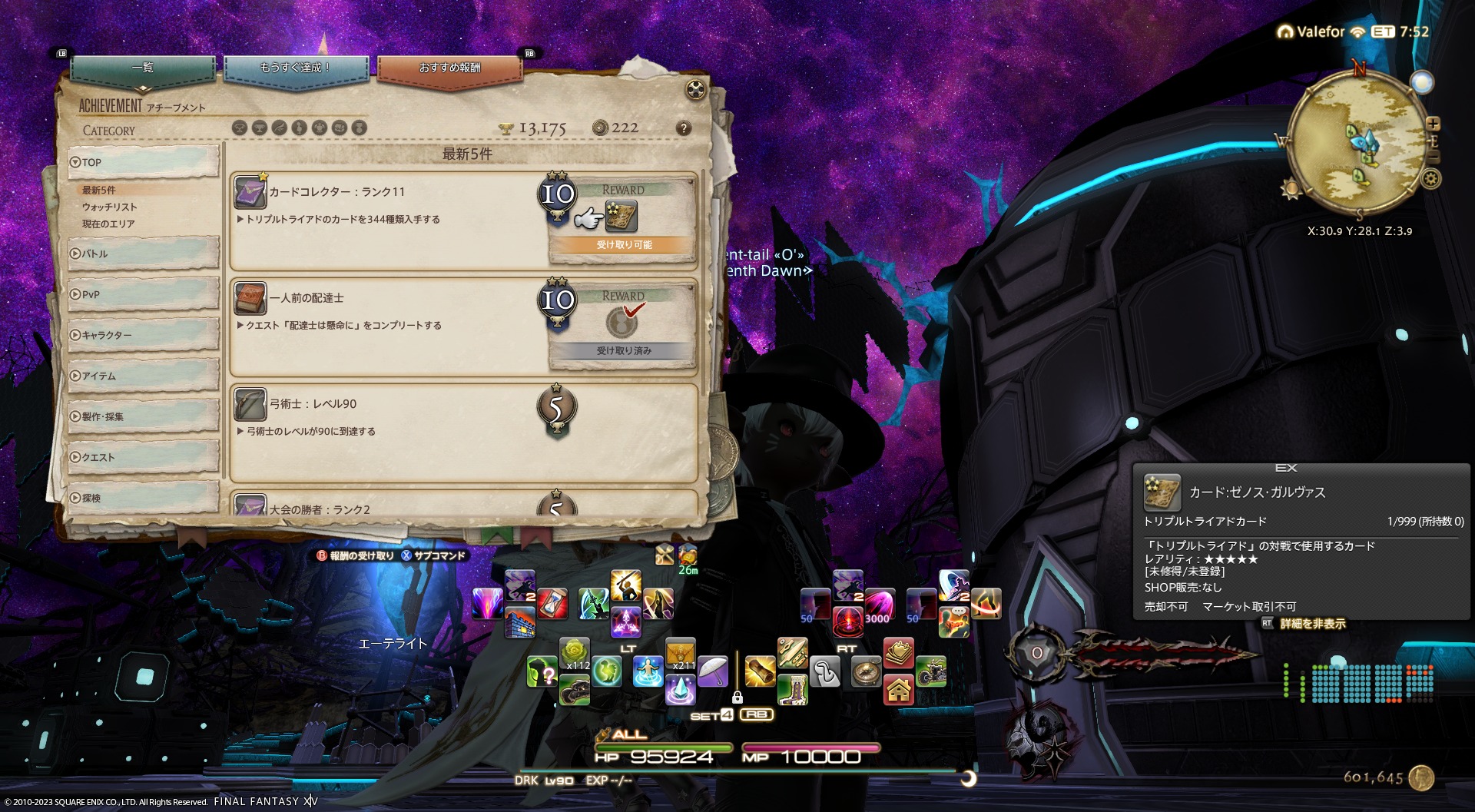Open the キャラクター category

(143, 335)
